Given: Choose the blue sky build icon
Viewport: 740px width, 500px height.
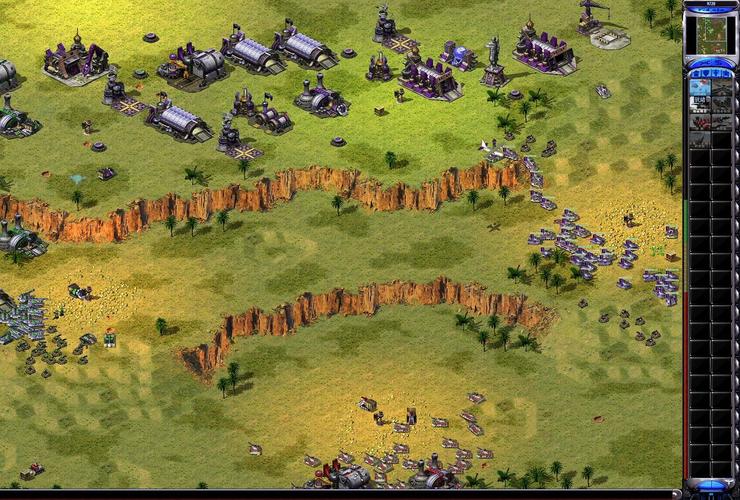Looking at the screenshot, I should (x=700, y=87).
